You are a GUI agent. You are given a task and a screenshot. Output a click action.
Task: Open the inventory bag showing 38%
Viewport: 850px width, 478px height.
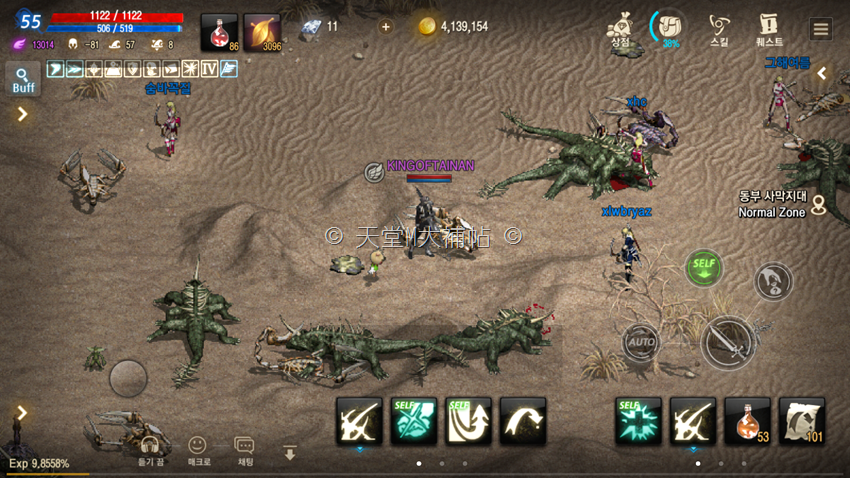tap(667, 28)
